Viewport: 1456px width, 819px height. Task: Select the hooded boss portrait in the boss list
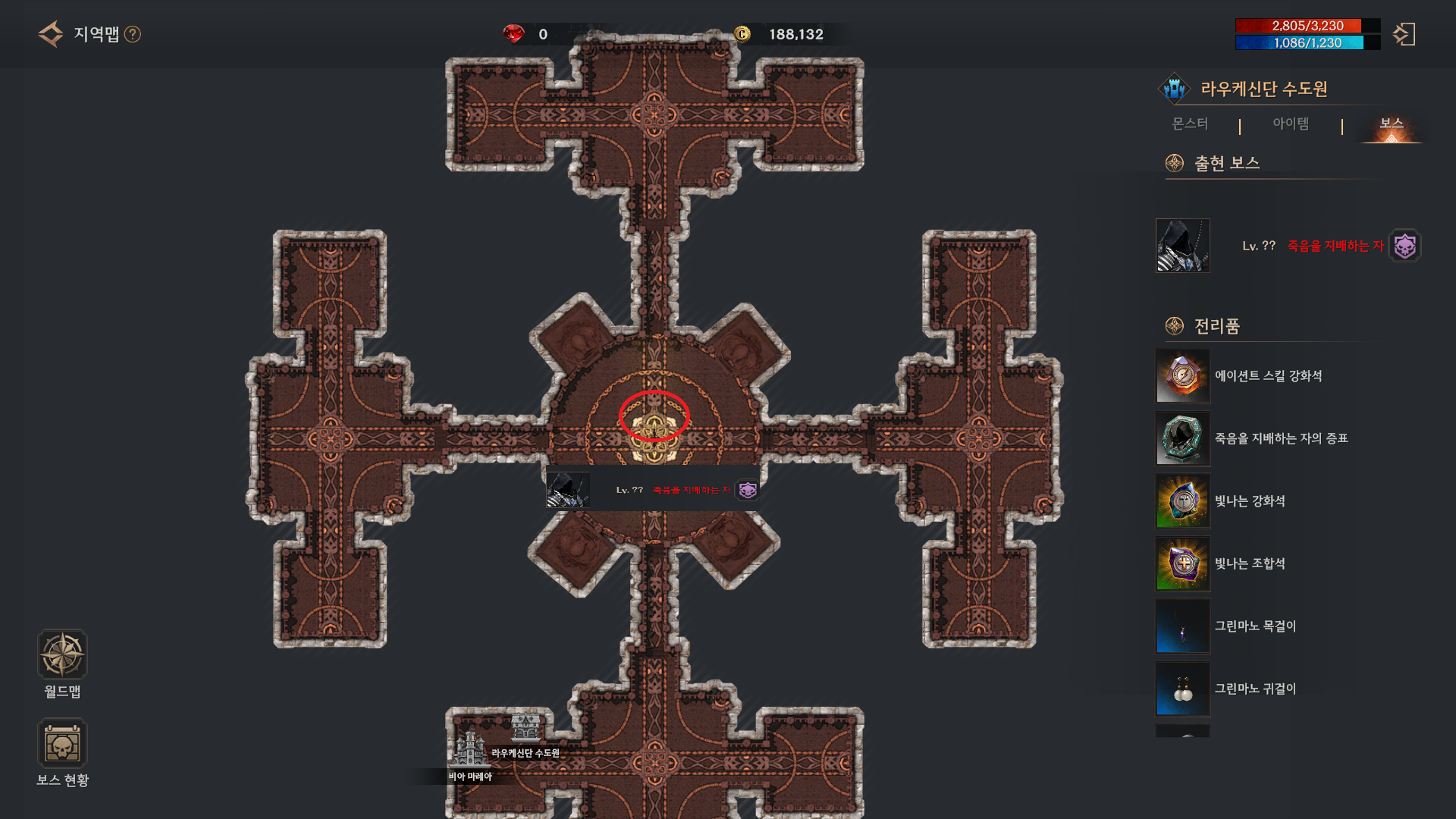click(1182, 246)
